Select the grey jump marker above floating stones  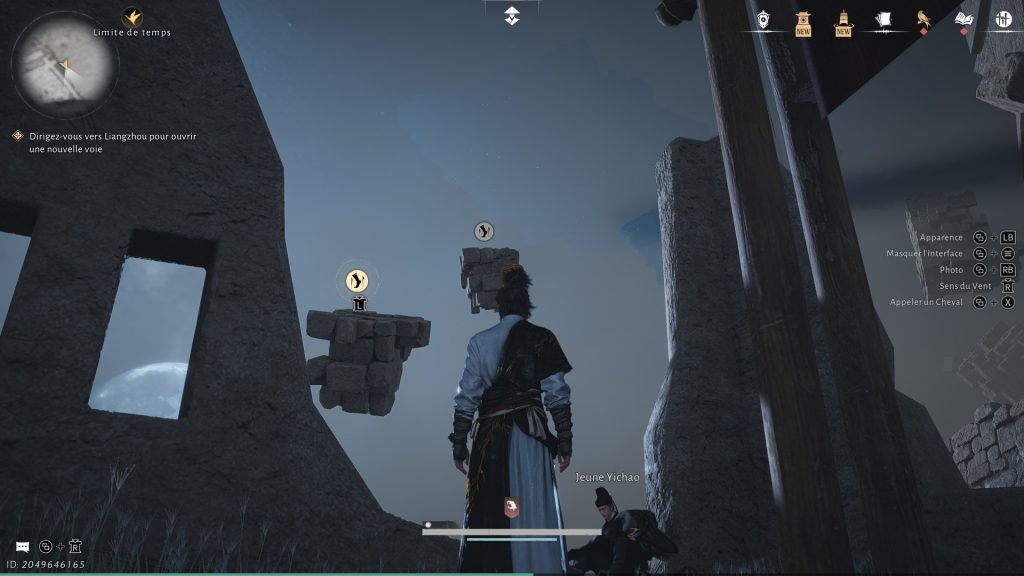[484, 232]
